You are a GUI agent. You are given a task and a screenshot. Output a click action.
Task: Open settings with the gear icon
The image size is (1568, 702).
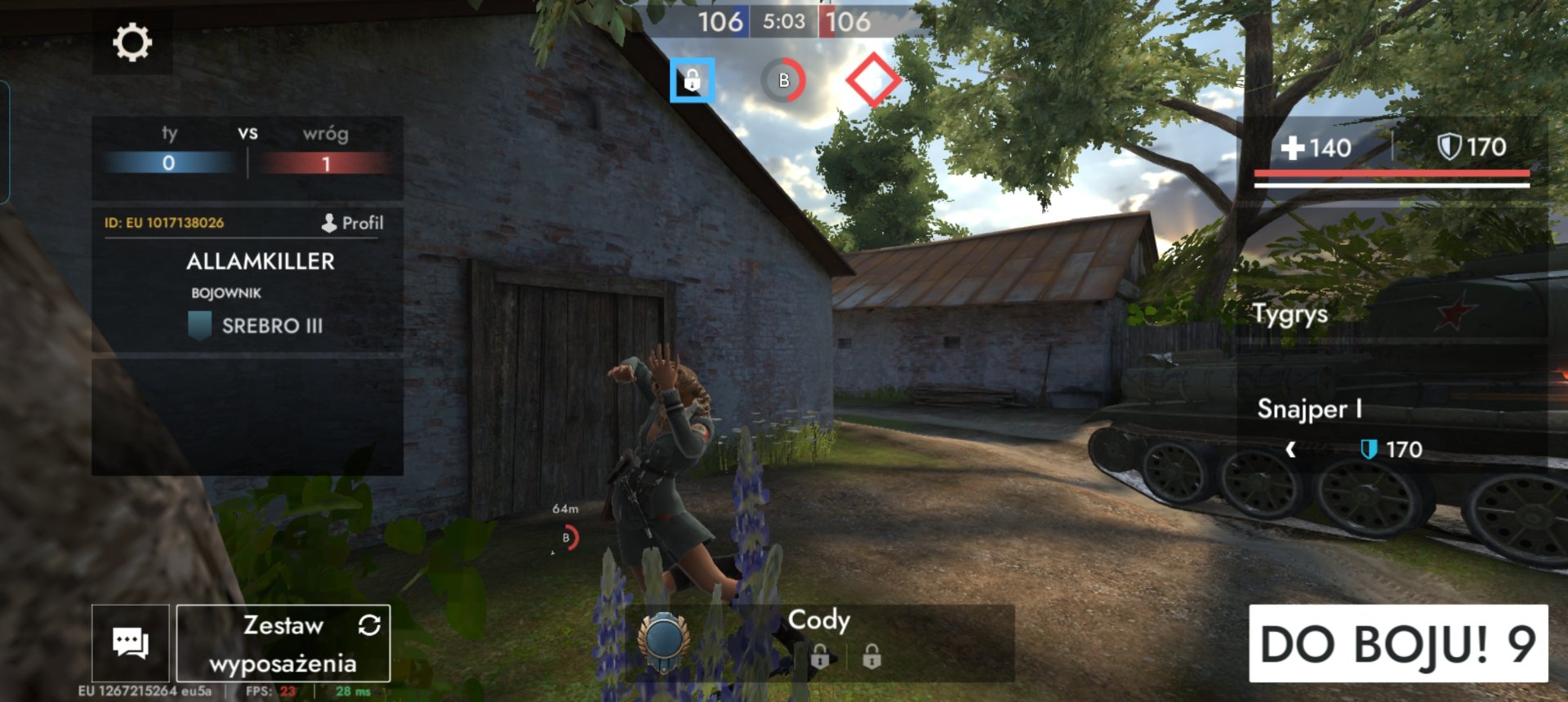(x=131, y=42)
